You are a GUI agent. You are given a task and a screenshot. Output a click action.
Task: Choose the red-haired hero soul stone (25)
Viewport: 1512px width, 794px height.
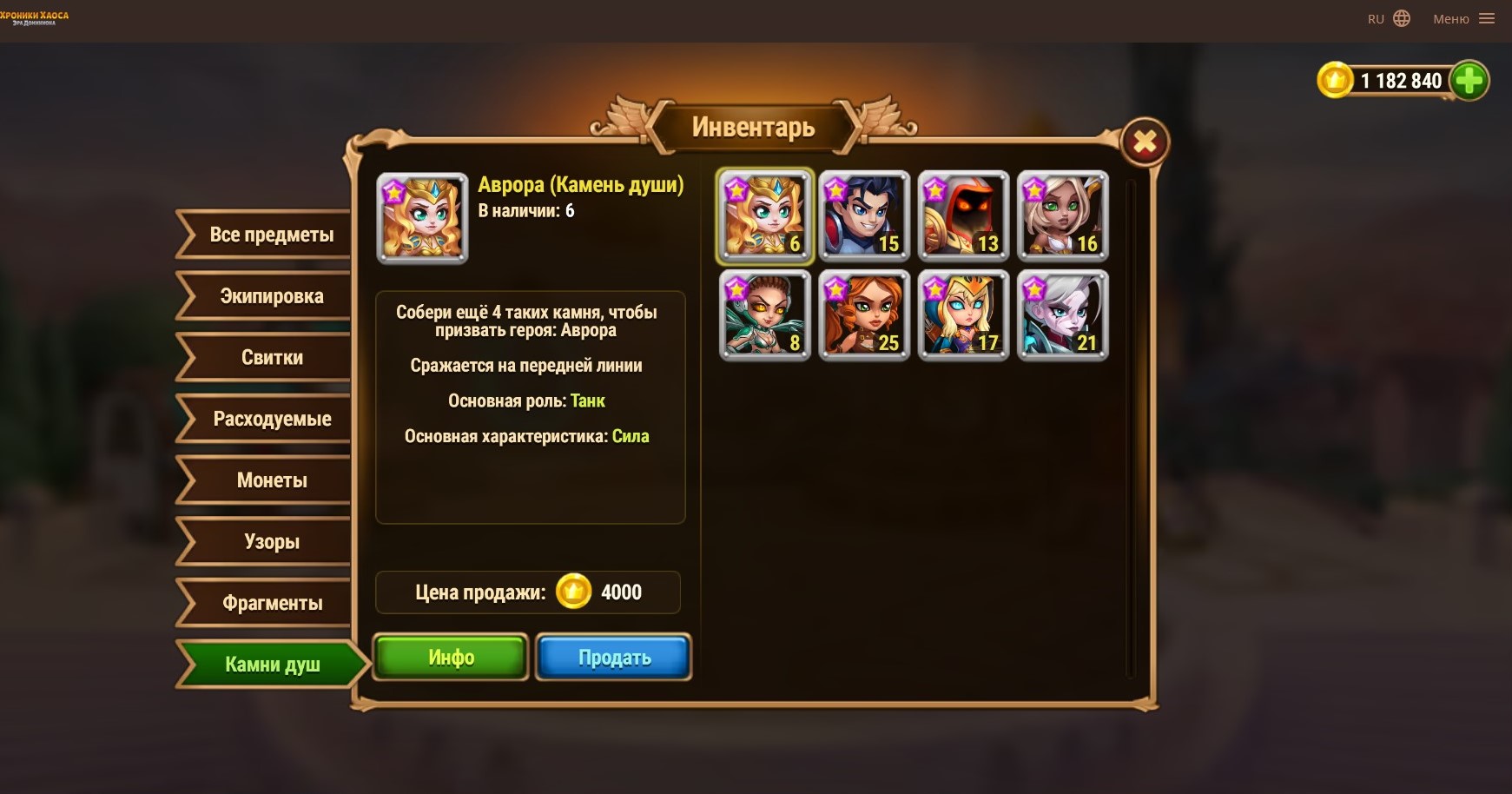864,315
